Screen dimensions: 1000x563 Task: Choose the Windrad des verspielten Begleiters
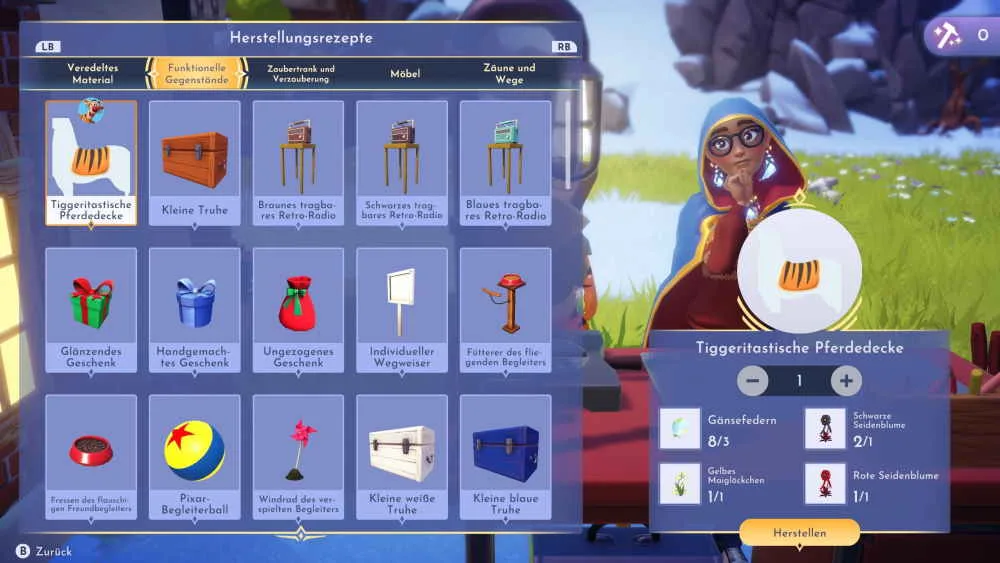pos(298,456)
